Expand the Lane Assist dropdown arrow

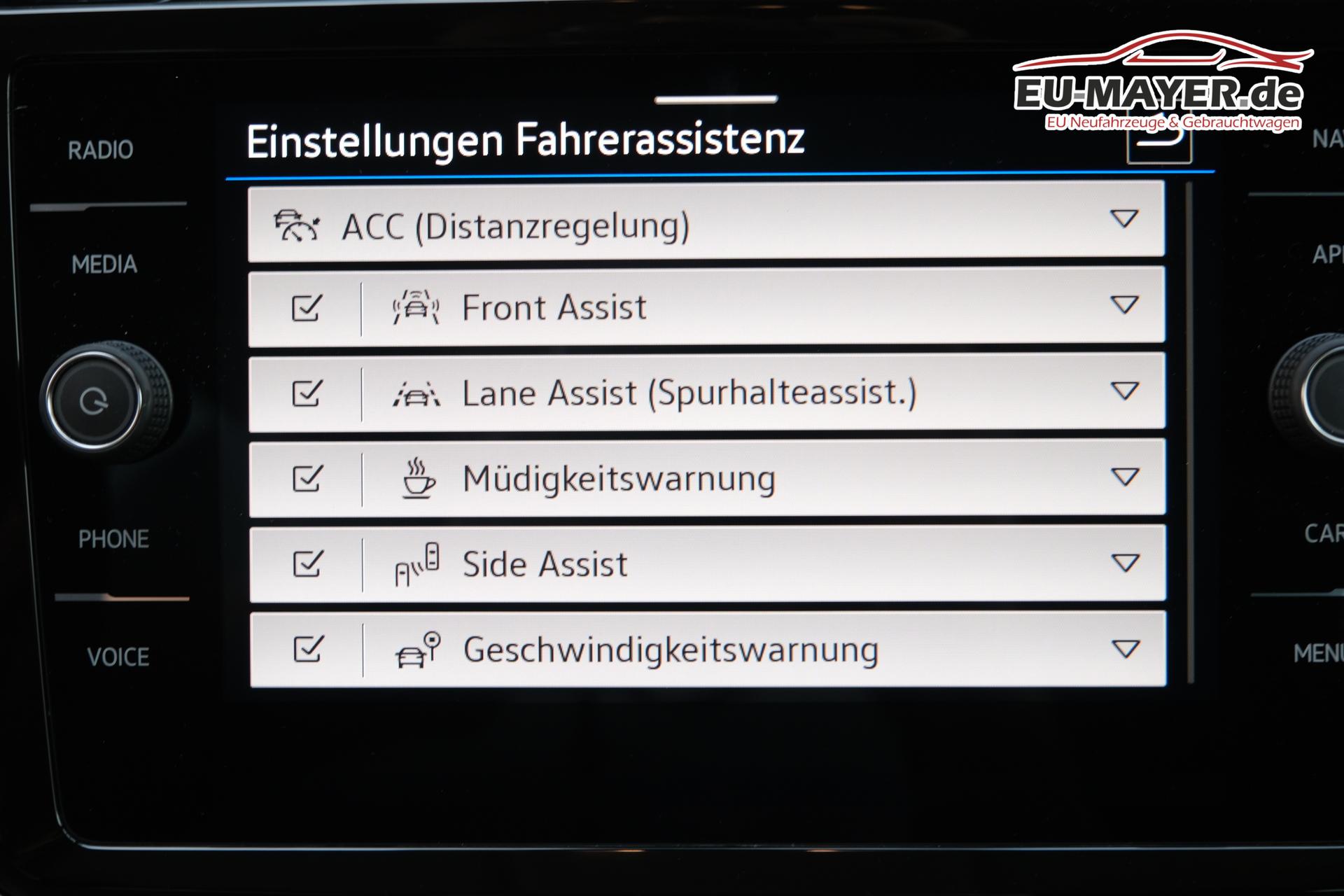(x=1124, y=391)
